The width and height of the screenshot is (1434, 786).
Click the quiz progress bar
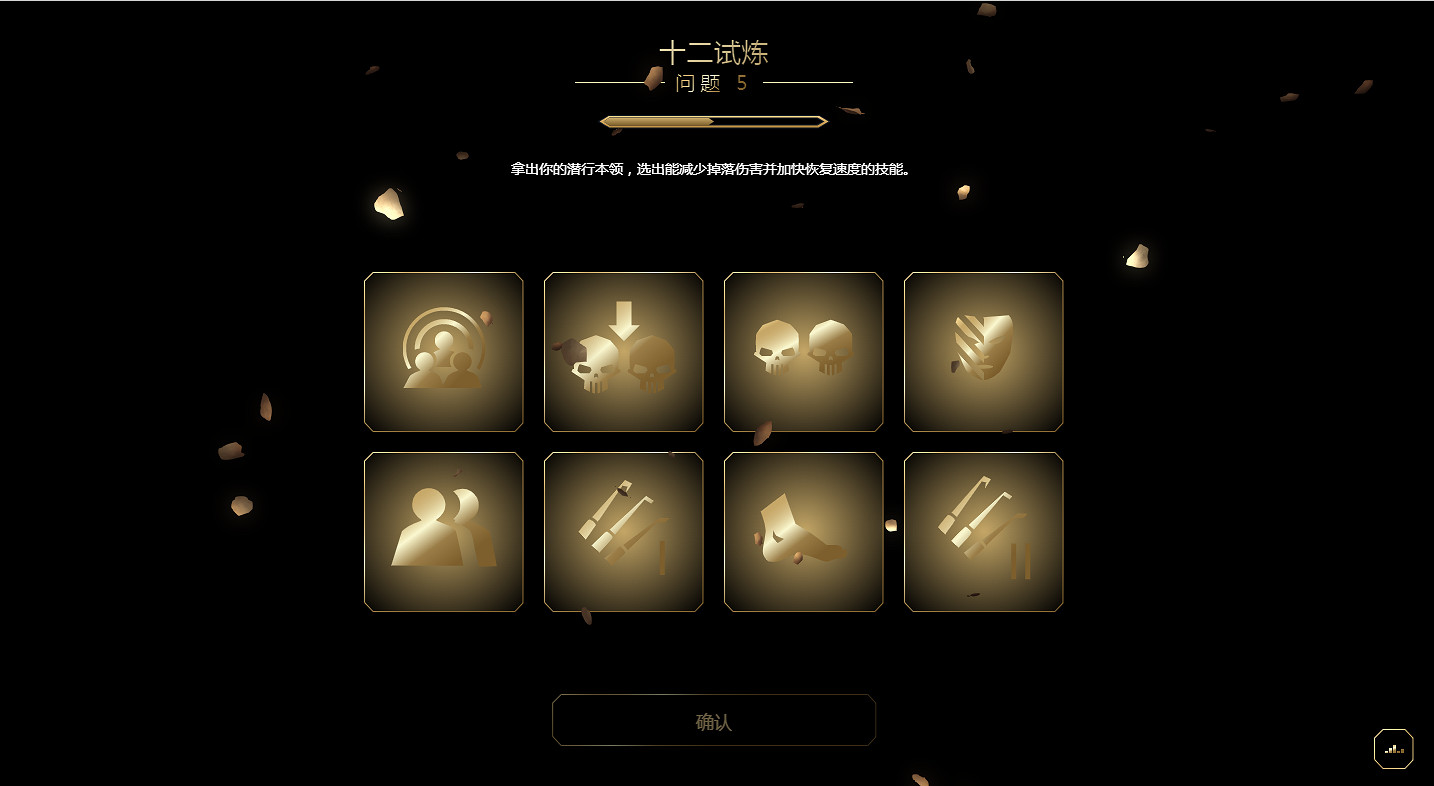(714, 120)
